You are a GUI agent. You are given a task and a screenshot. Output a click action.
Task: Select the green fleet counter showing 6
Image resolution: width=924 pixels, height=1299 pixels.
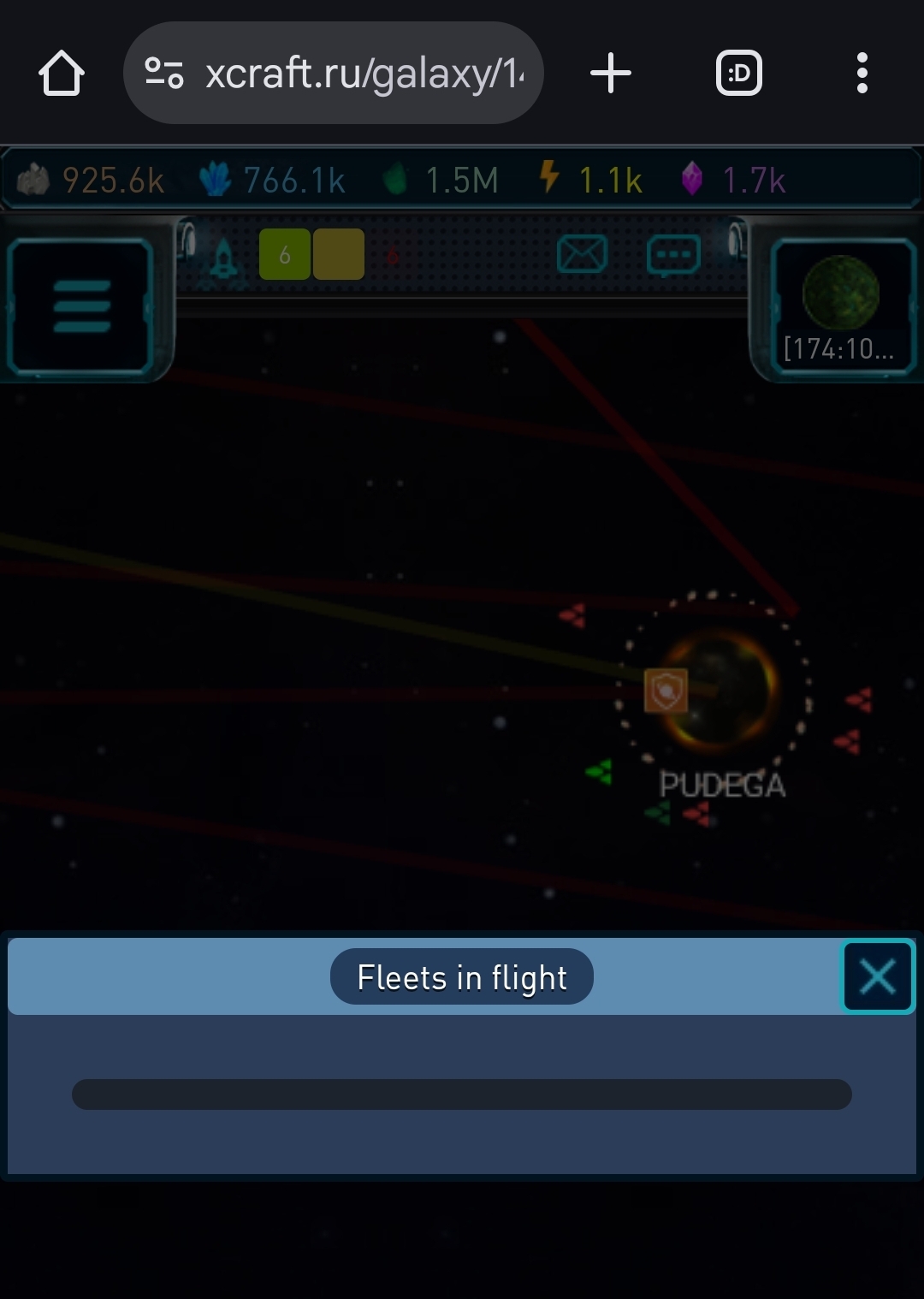[284, 255]
